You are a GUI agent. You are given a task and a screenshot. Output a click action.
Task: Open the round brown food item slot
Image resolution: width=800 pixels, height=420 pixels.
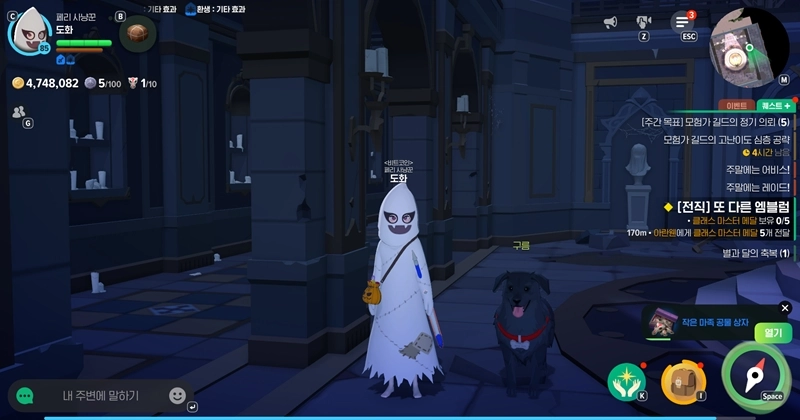tap(138, 34)
